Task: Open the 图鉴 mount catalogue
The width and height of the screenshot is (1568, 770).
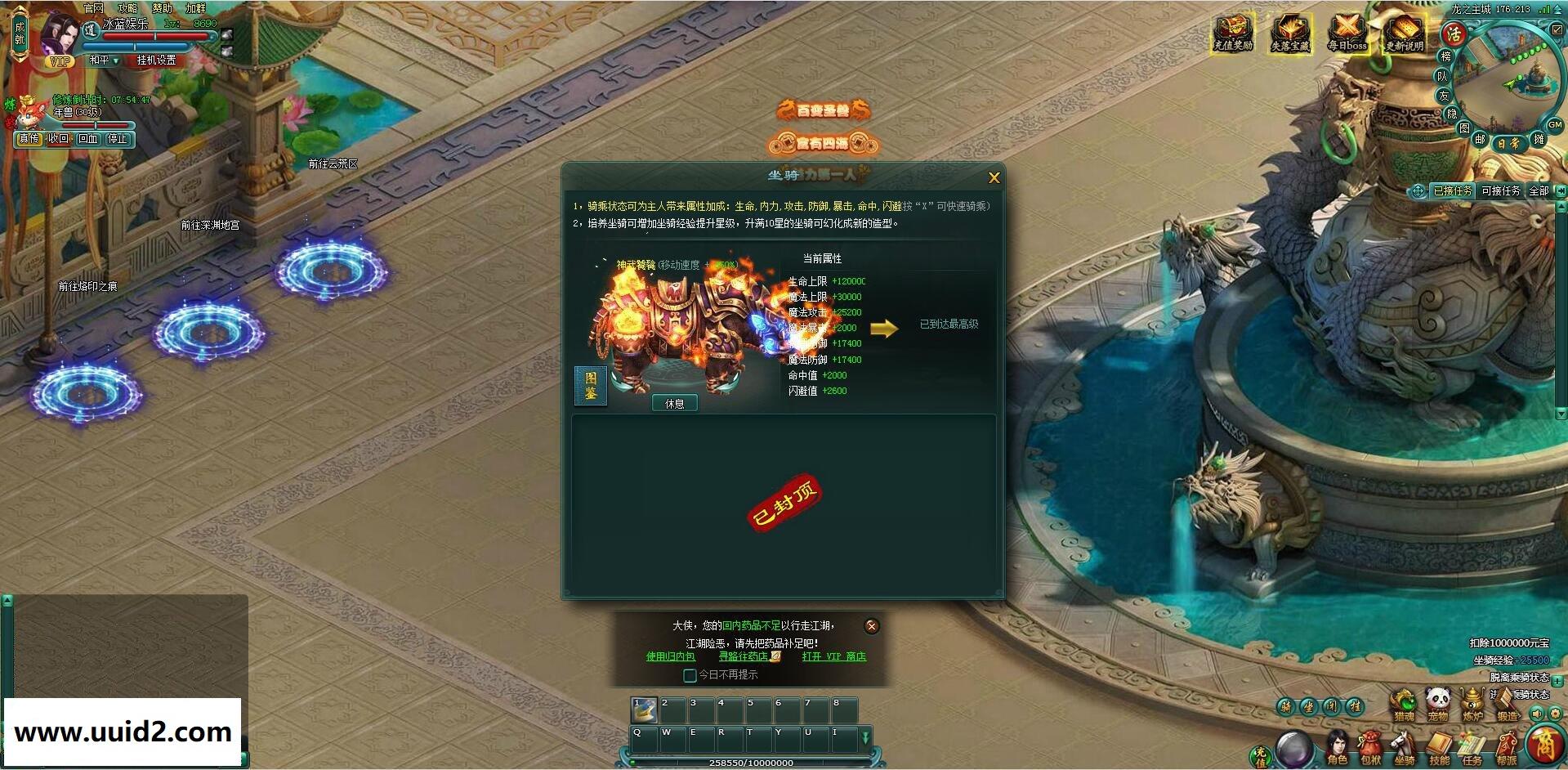Action: pos(590,386)
